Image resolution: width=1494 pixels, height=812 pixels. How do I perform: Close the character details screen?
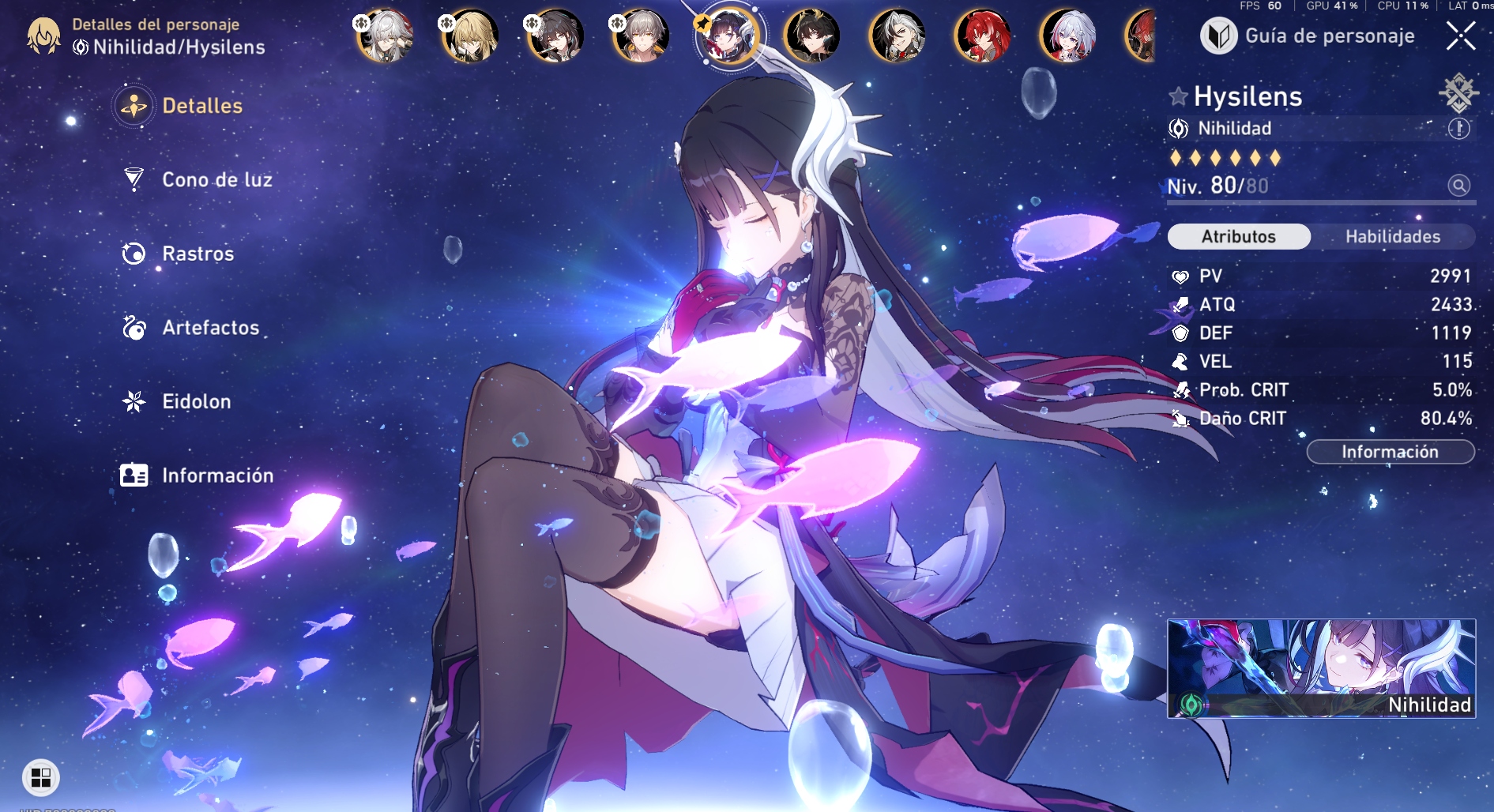1460,36
